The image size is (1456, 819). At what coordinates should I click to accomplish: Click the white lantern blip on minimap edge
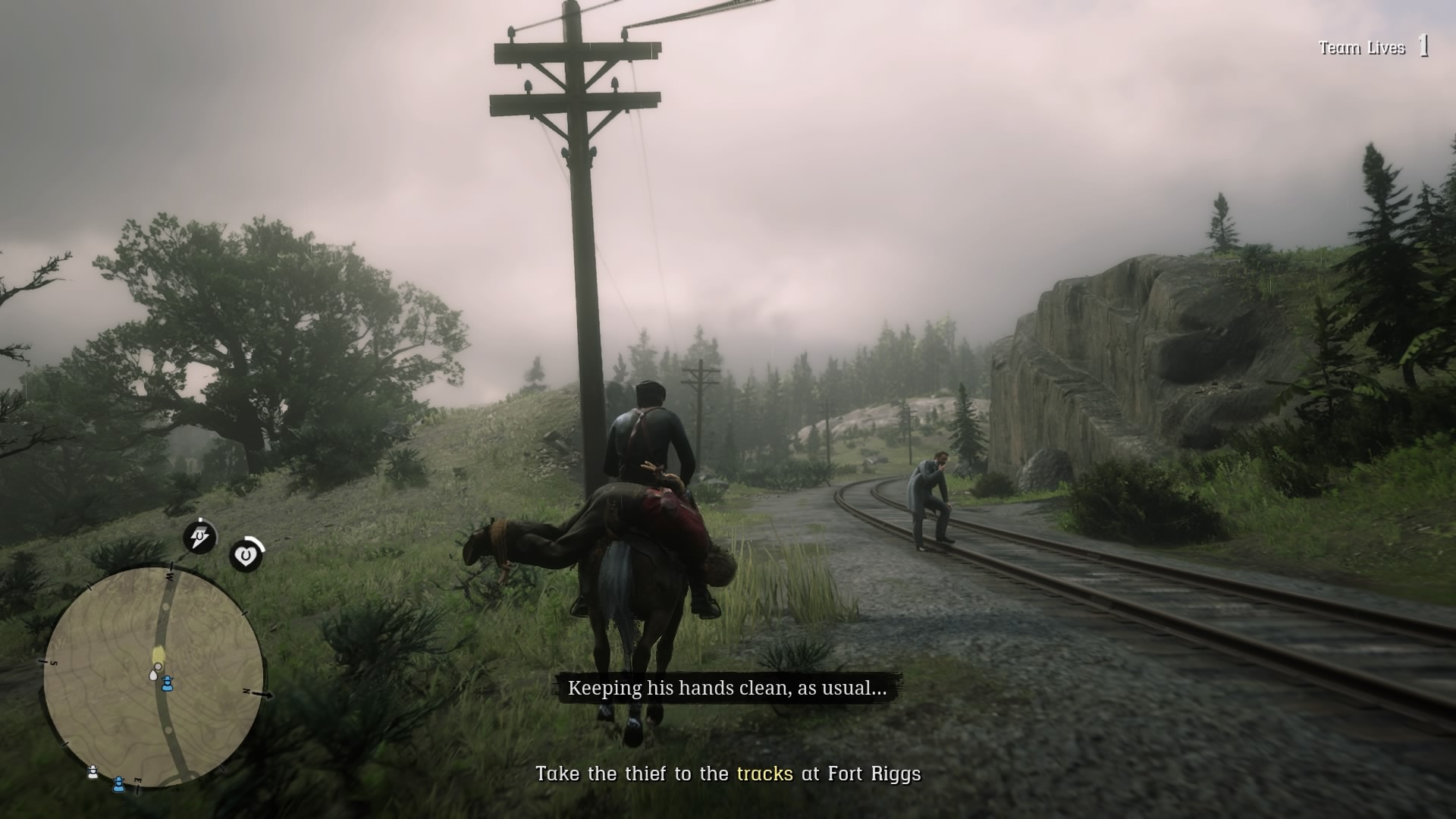pyautogui.click(x=93, y=771)
